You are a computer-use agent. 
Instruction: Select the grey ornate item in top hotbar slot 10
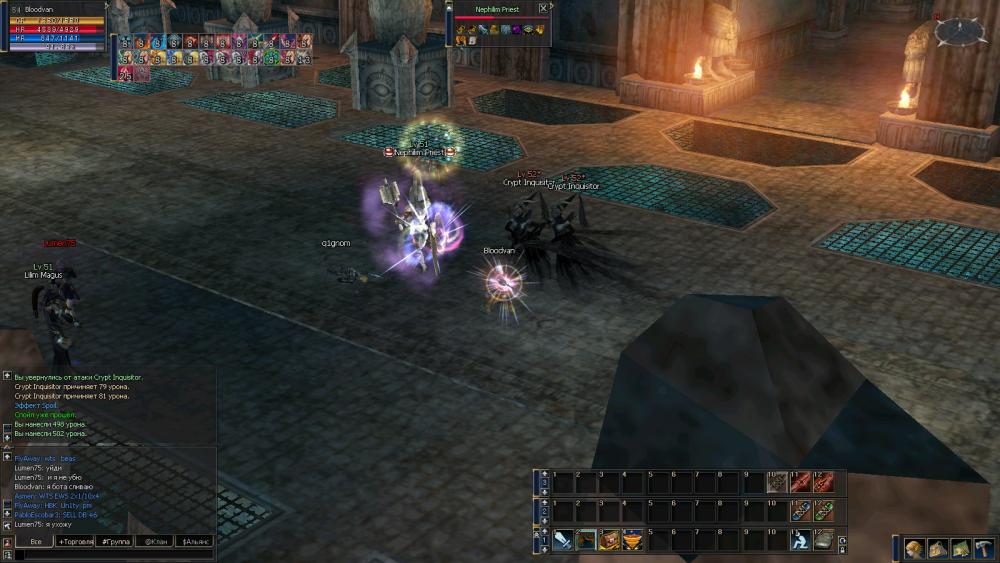coord(777,482)
